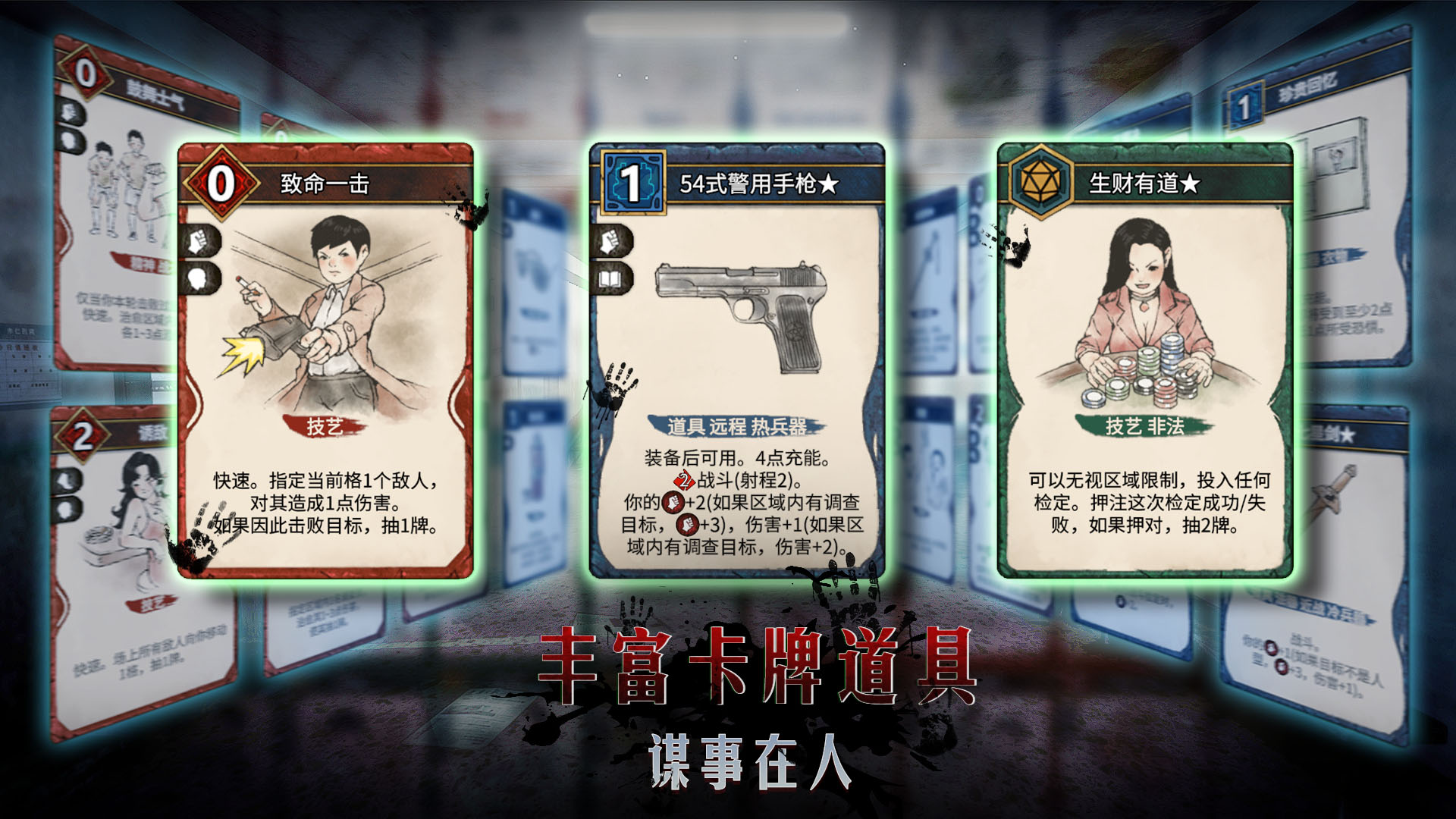1456x819 pixels.
Task: Click the red fist +2 icon in the pistol text
Action: (673, 502)
